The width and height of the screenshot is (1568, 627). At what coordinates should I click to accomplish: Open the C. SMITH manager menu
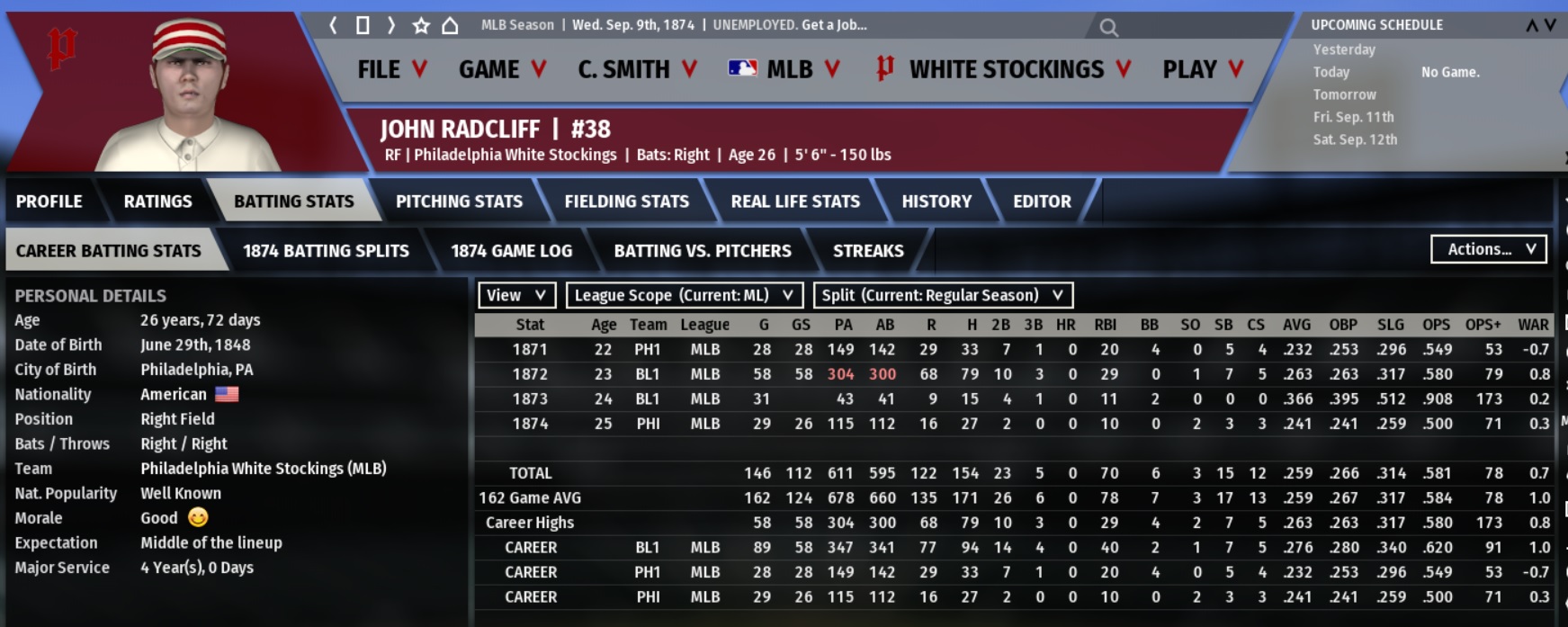[637, 69]
